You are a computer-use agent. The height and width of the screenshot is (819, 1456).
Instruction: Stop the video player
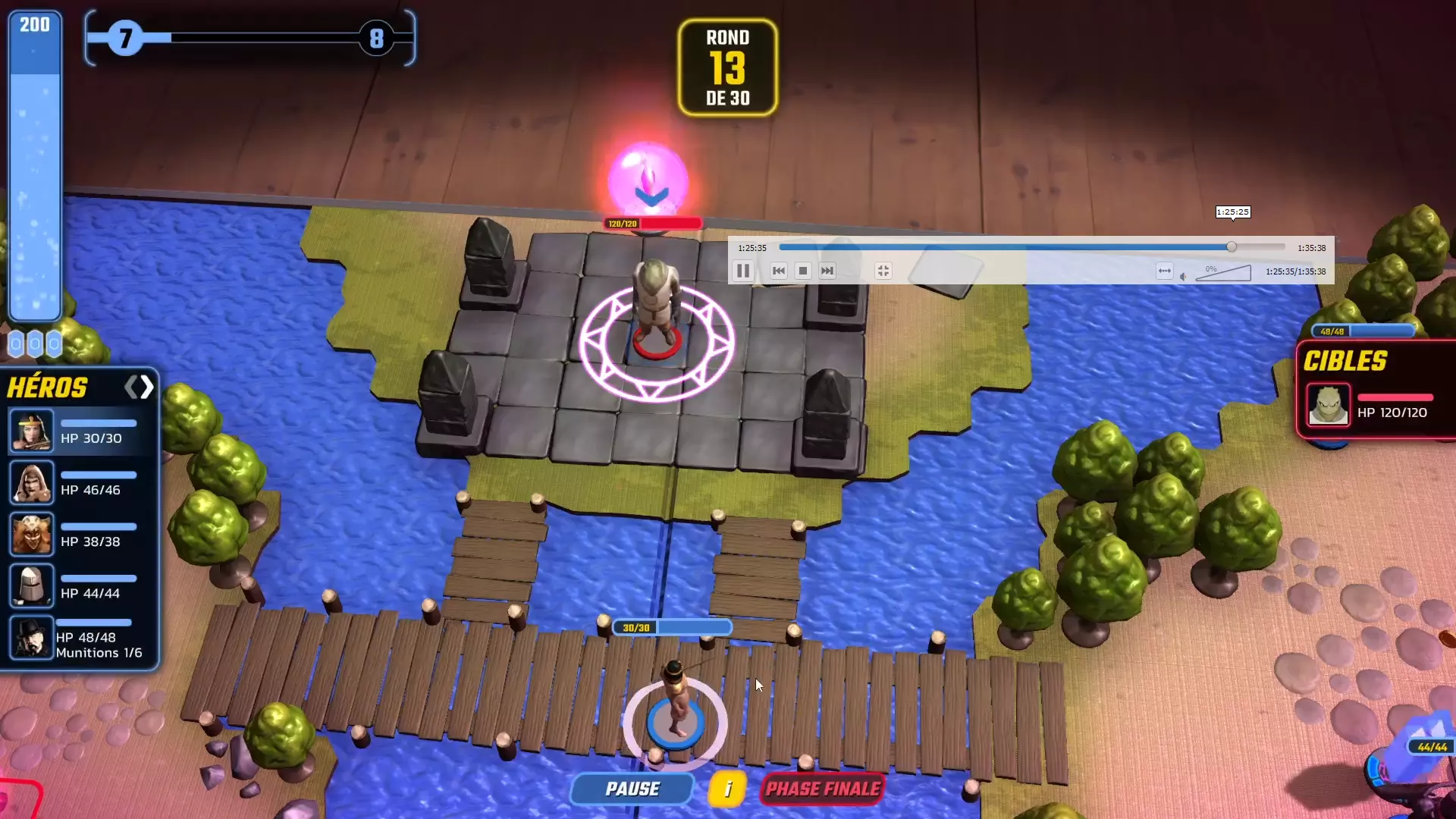point(803,271)
